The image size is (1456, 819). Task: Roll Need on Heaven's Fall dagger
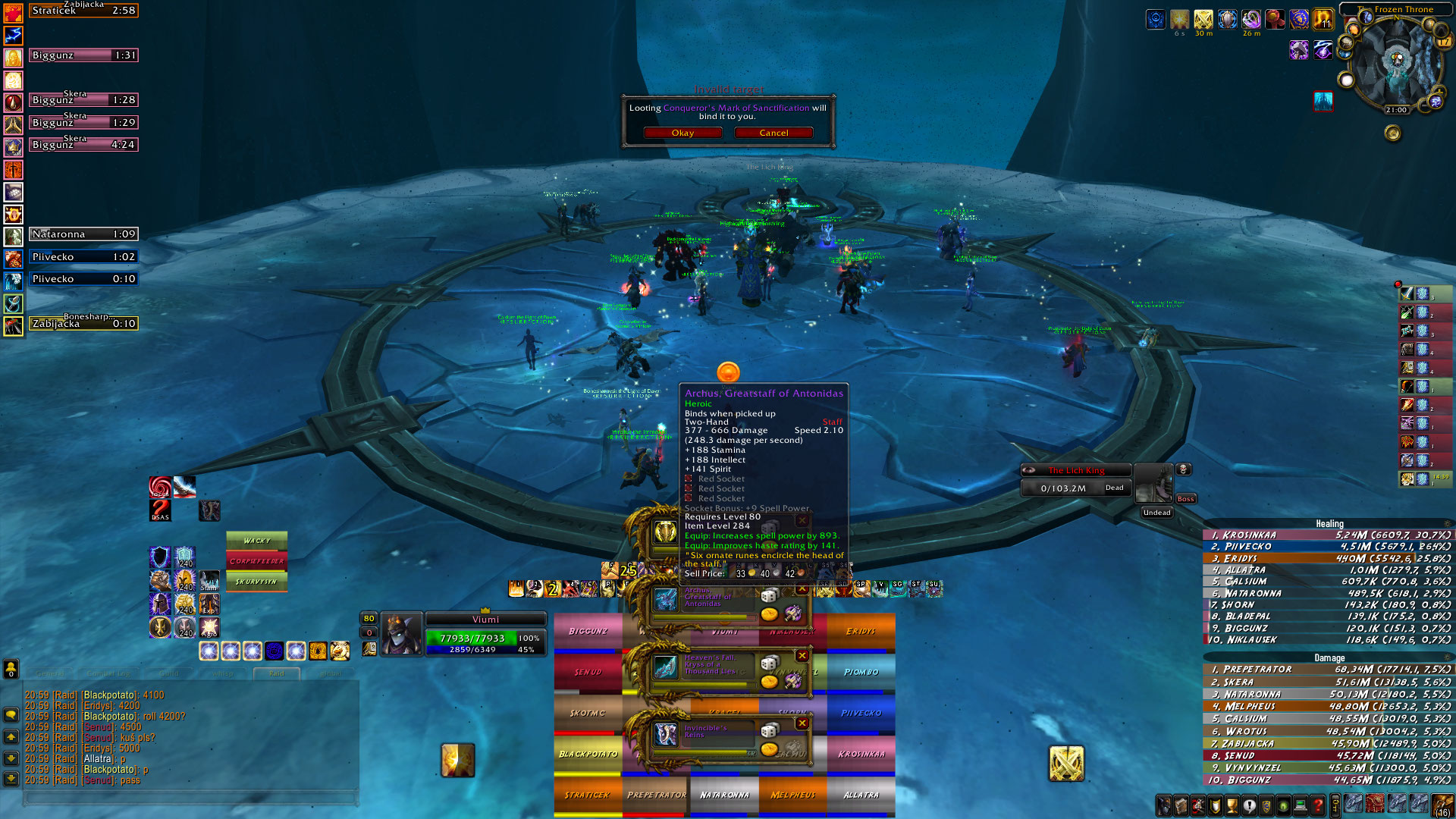click(x=770, y=663)
